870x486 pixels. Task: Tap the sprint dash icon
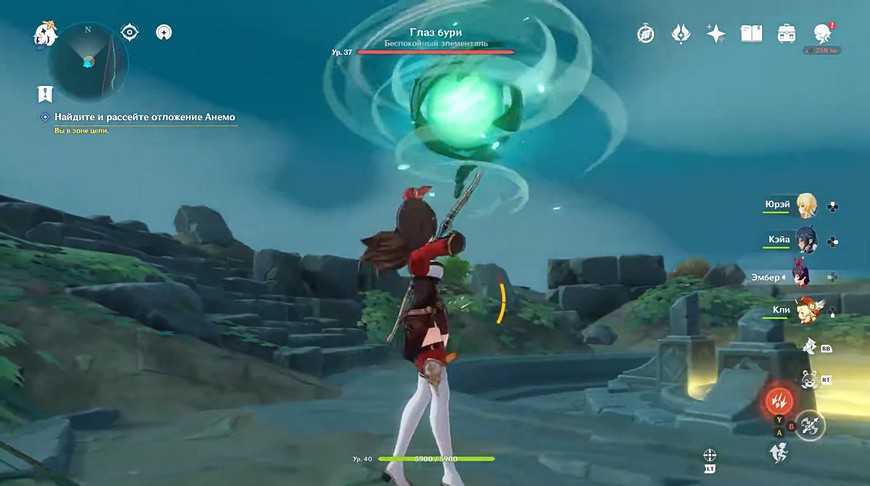coord(779,452)
